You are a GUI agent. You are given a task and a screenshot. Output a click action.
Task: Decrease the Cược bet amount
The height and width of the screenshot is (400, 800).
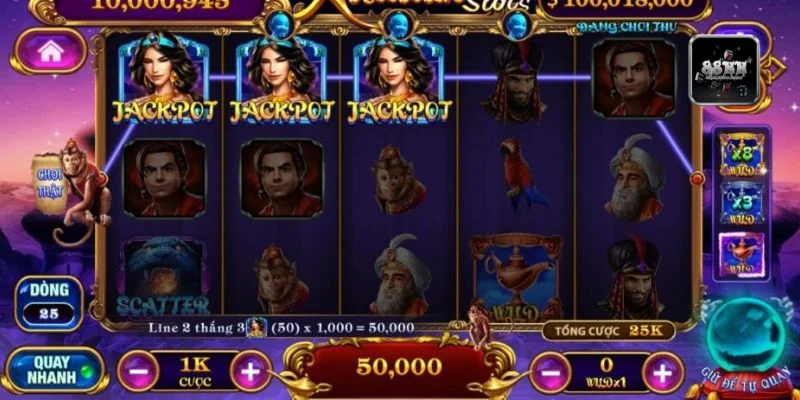point(138,372)
